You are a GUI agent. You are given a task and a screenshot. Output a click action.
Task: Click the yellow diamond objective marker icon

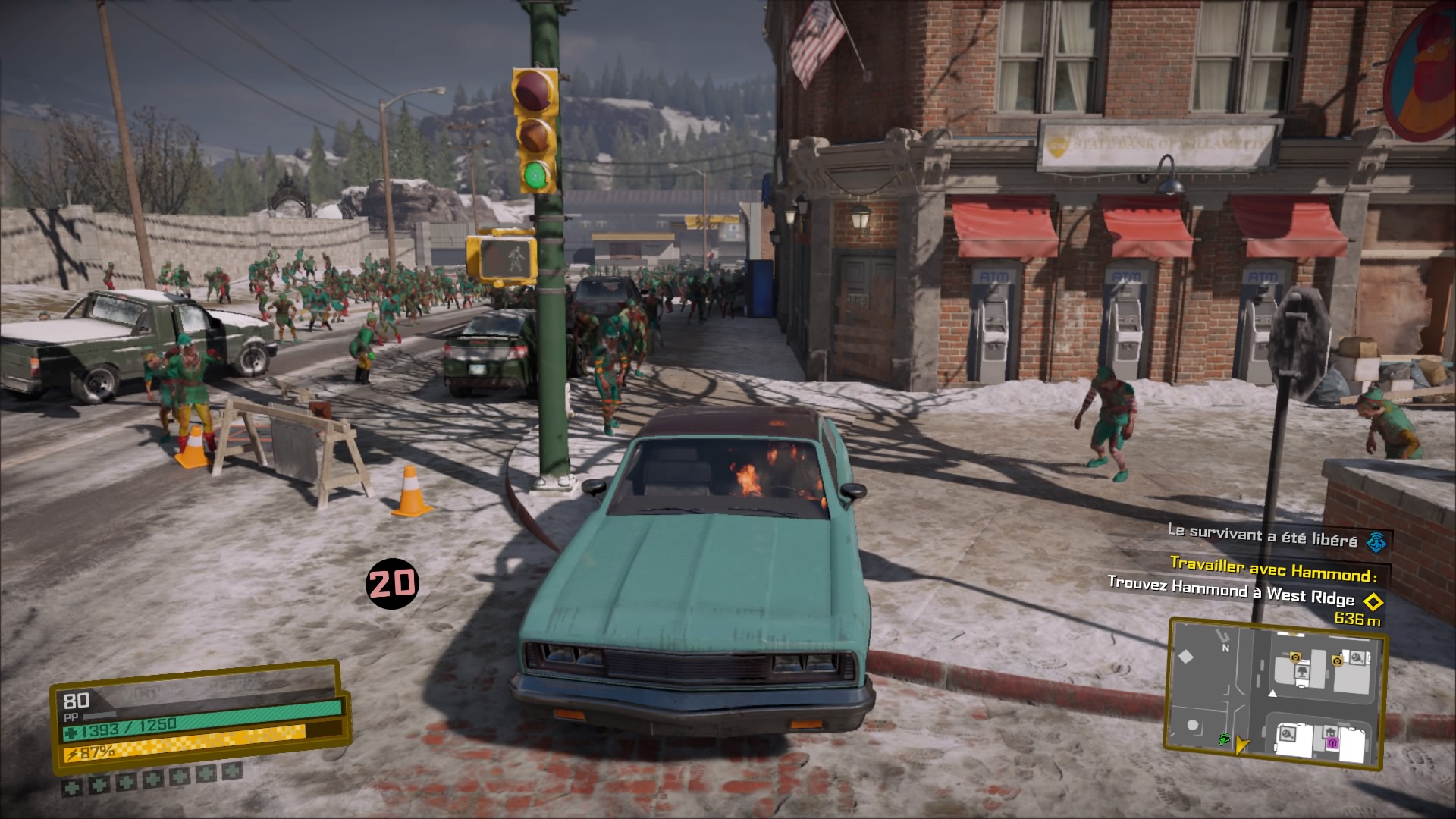point(1373,602)
